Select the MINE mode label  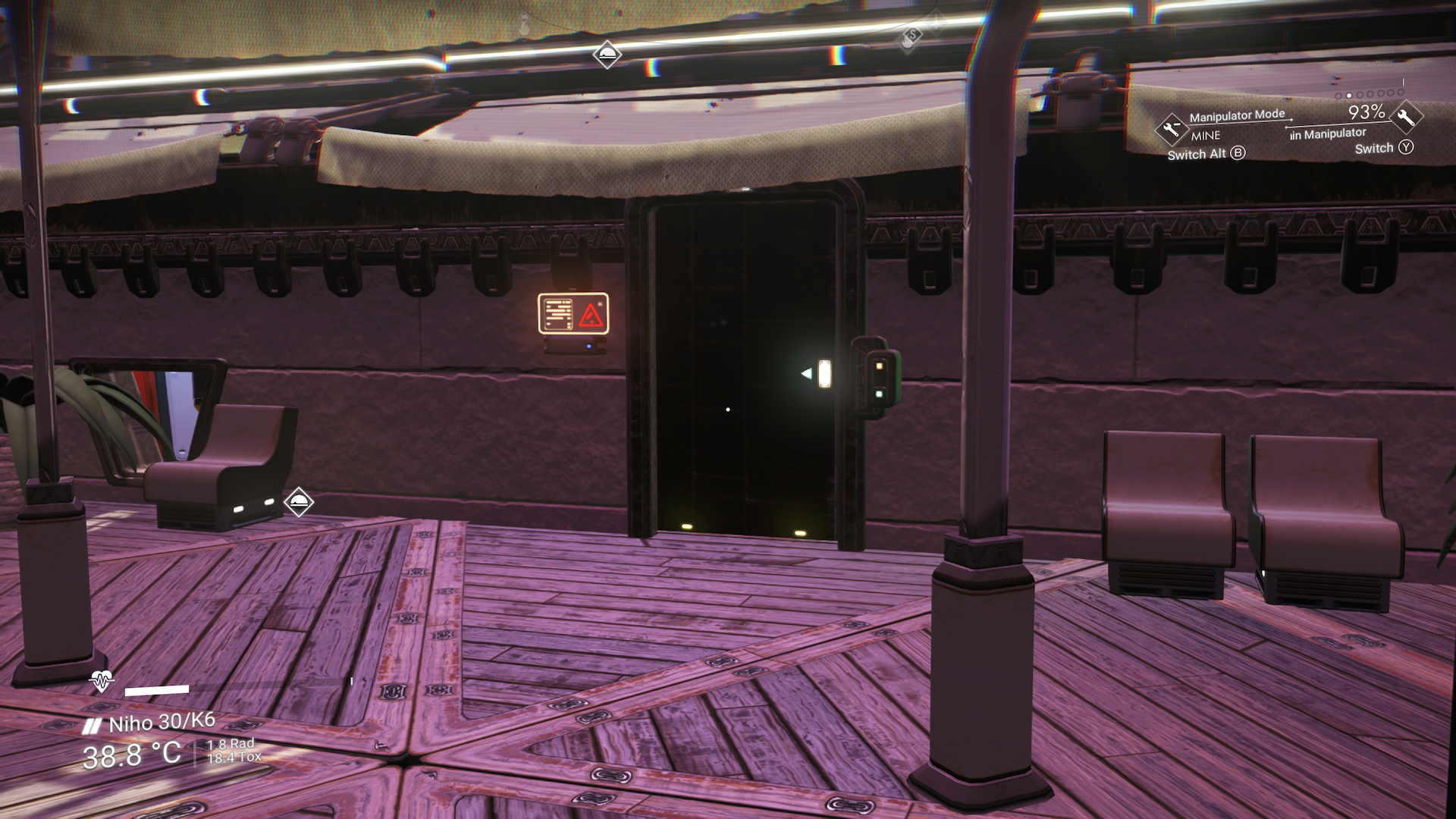[x=1206, y=136]
